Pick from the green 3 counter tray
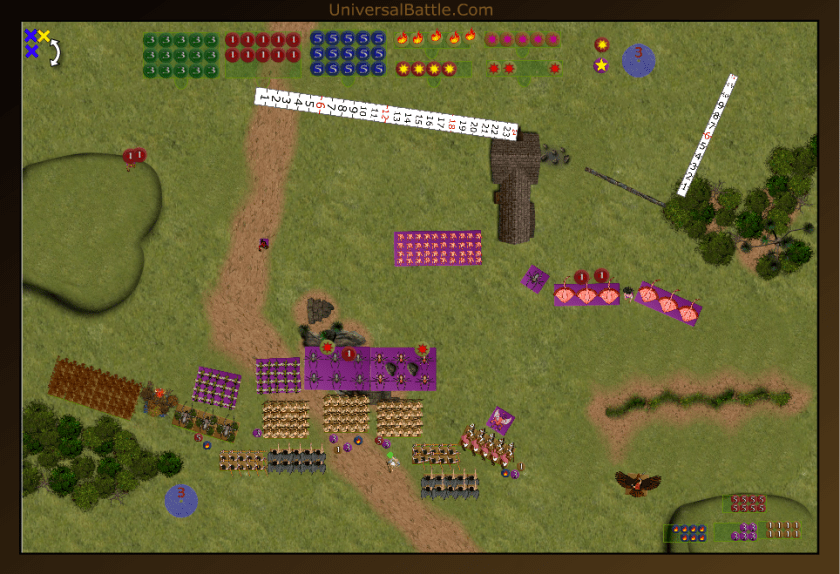 point(180,55)
